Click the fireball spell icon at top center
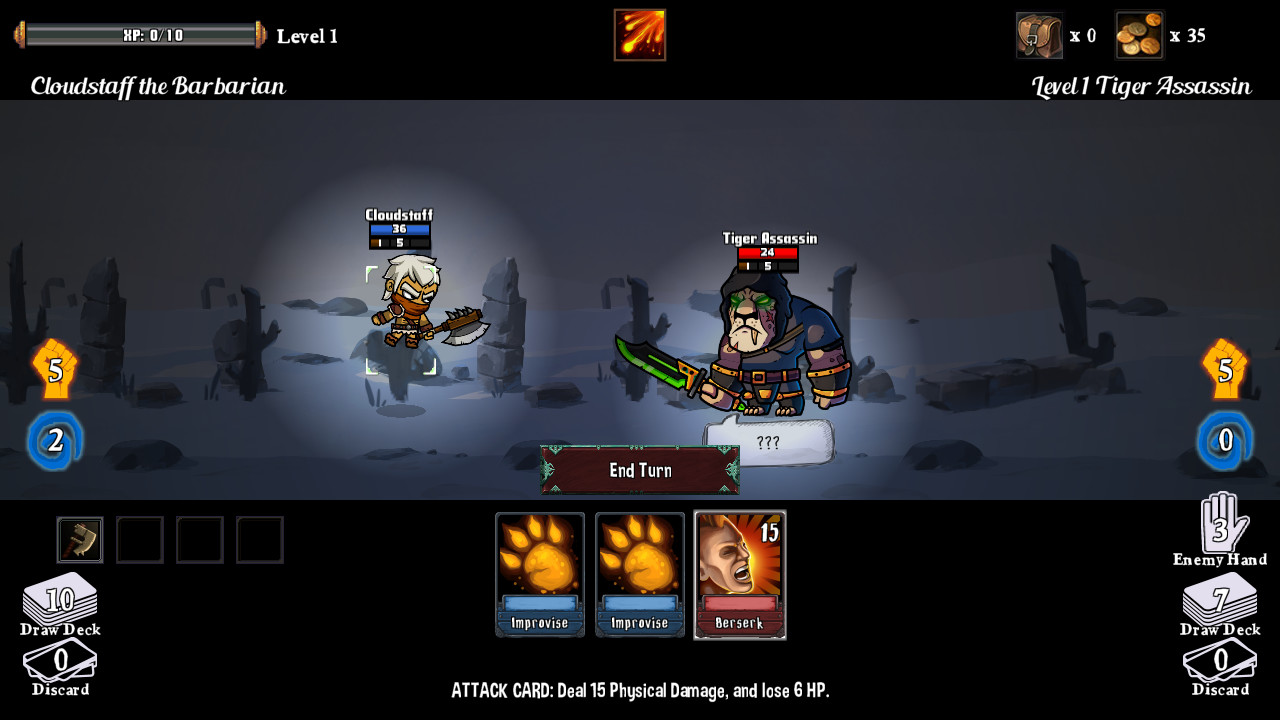 coord(639,33)
